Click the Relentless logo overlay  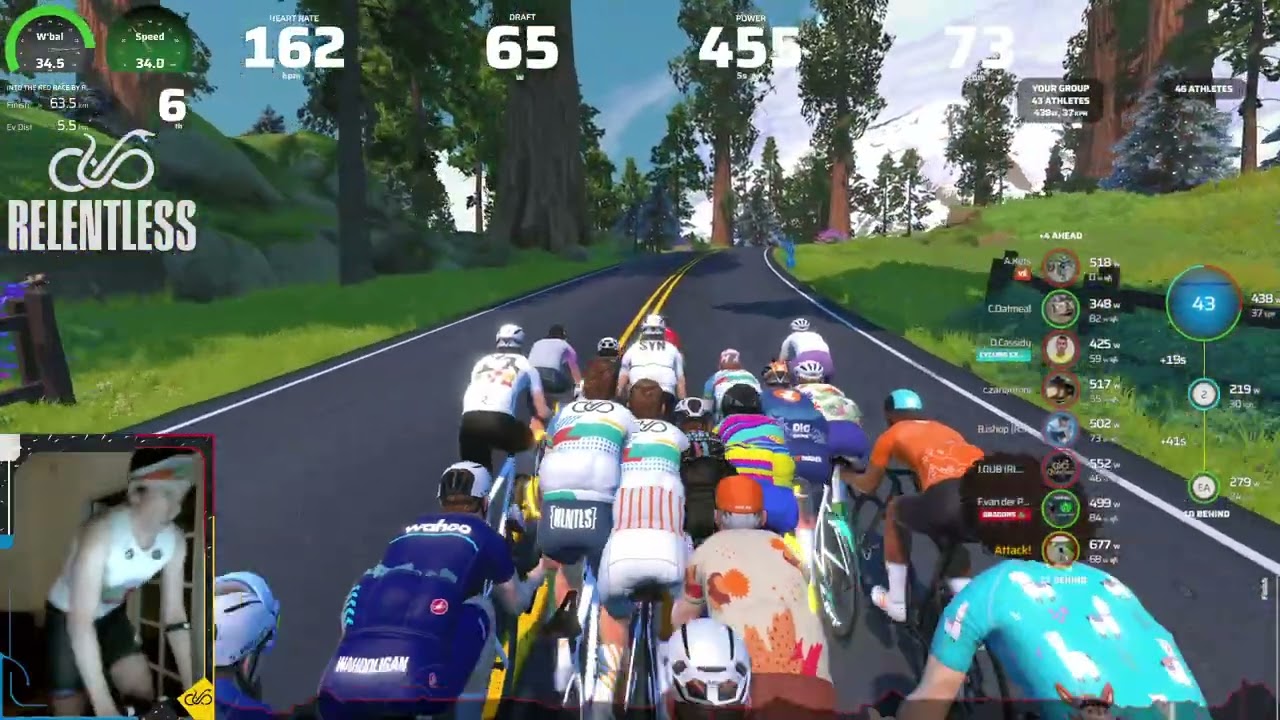click(101, 195)
